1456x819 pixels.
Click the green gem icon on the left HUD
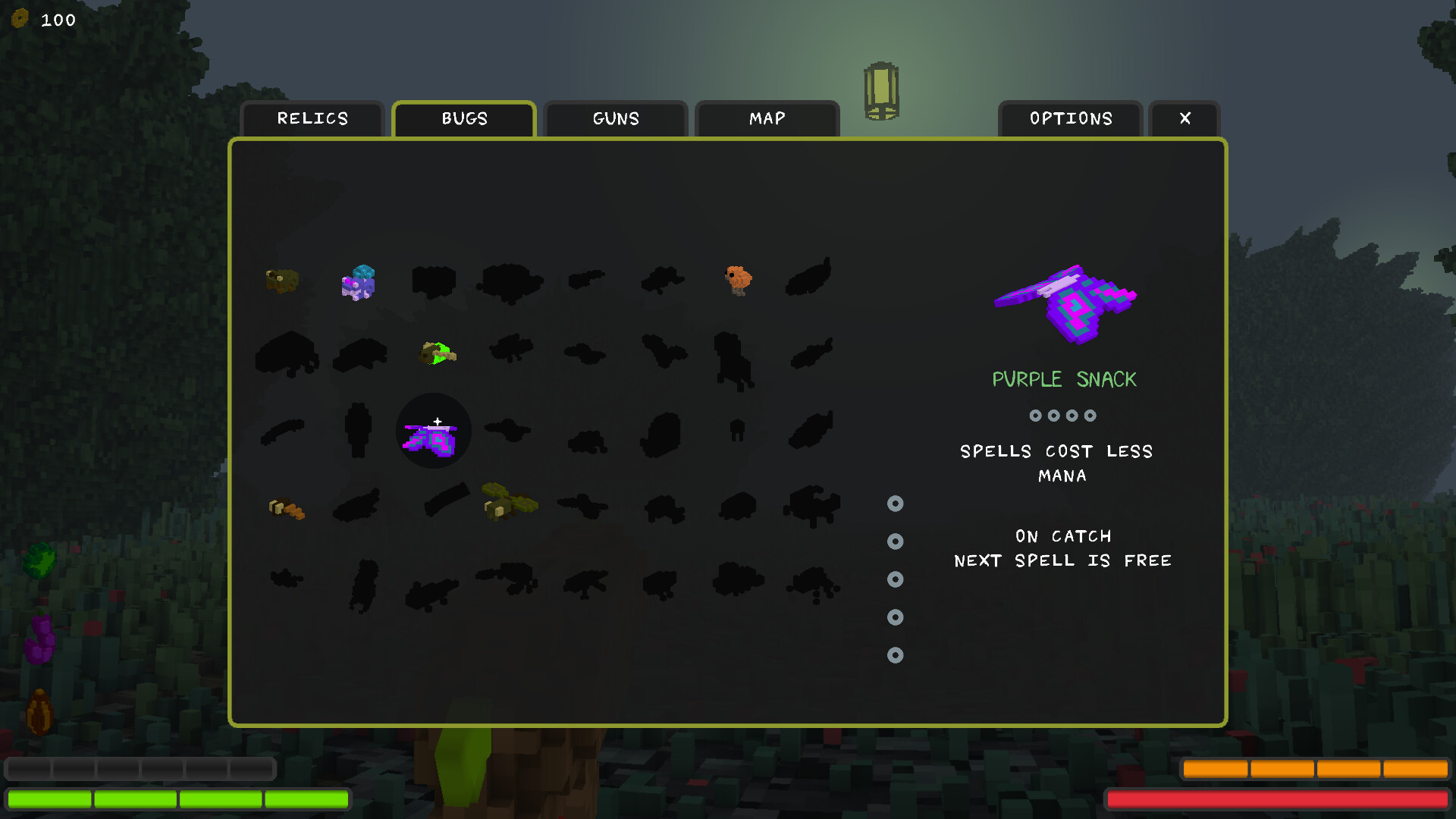tap(40, 559)
